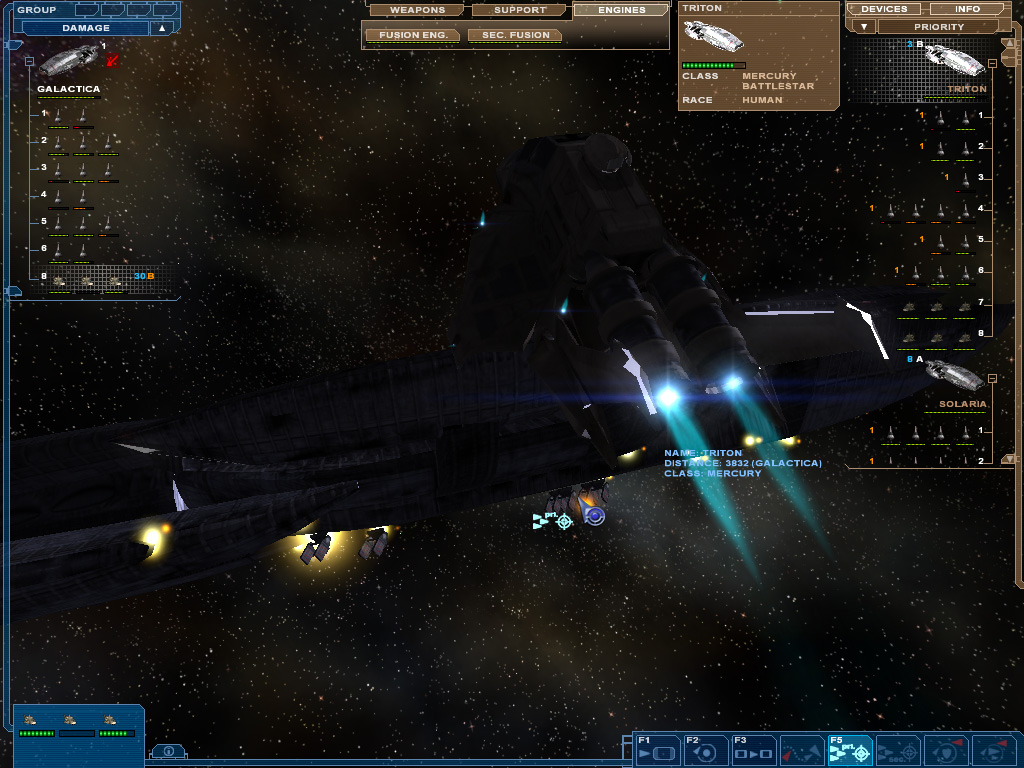Select the Engines tab
The width and height of the screenshot is (1024, 768).
(x=621, y=10)
